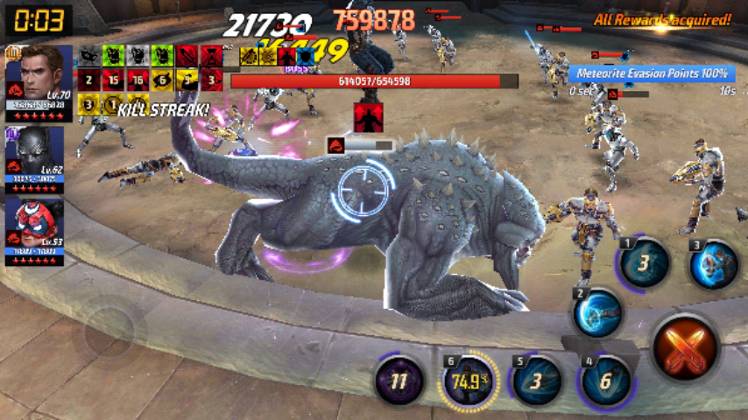This screenshot has height=420, width=748.
Task: Fire skill 6 charged to 74.9%
Action: pyautogui.click(x=467, y=381)
